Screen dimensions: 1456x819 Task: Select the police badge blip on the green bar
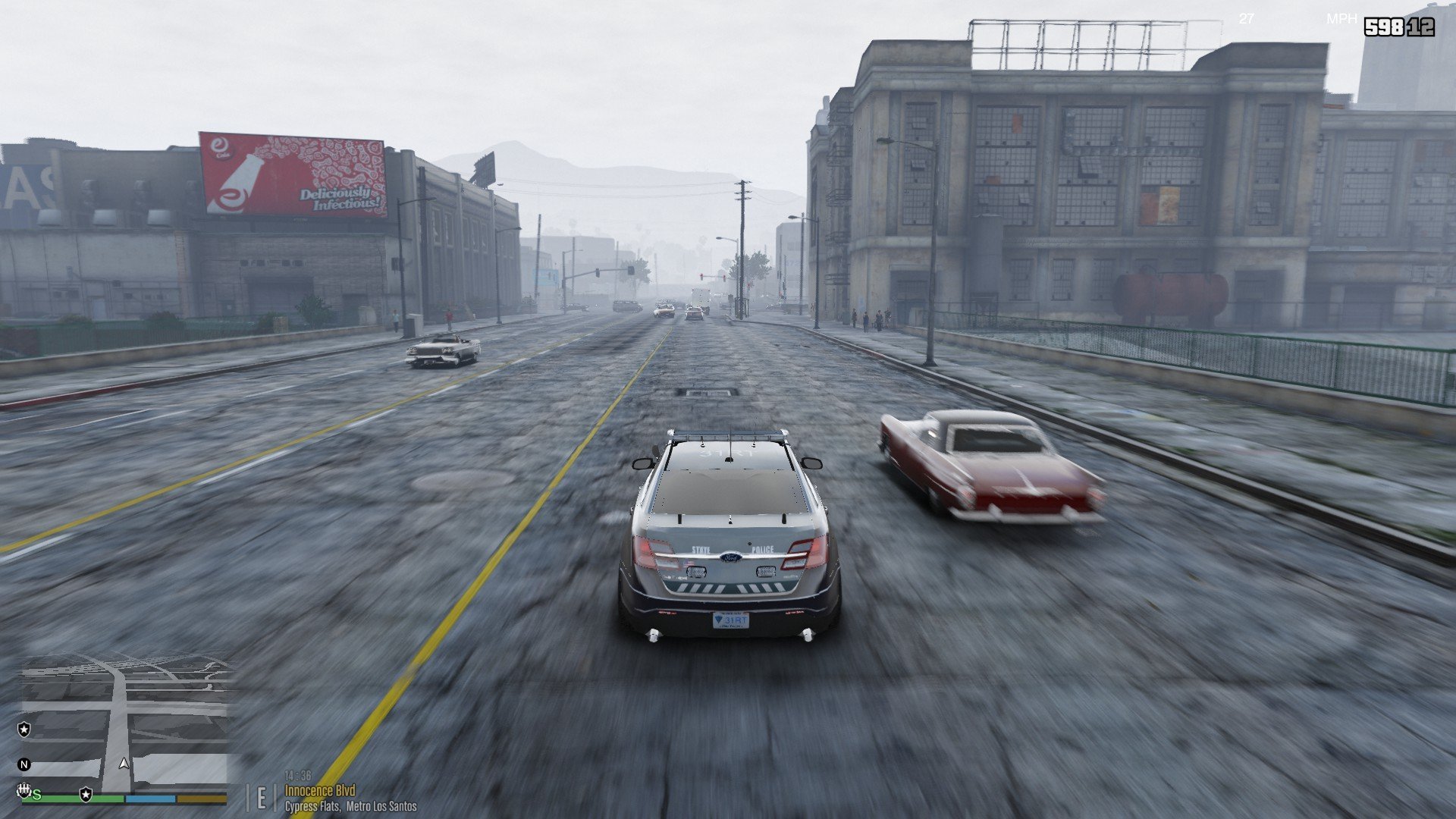[86, 794]
